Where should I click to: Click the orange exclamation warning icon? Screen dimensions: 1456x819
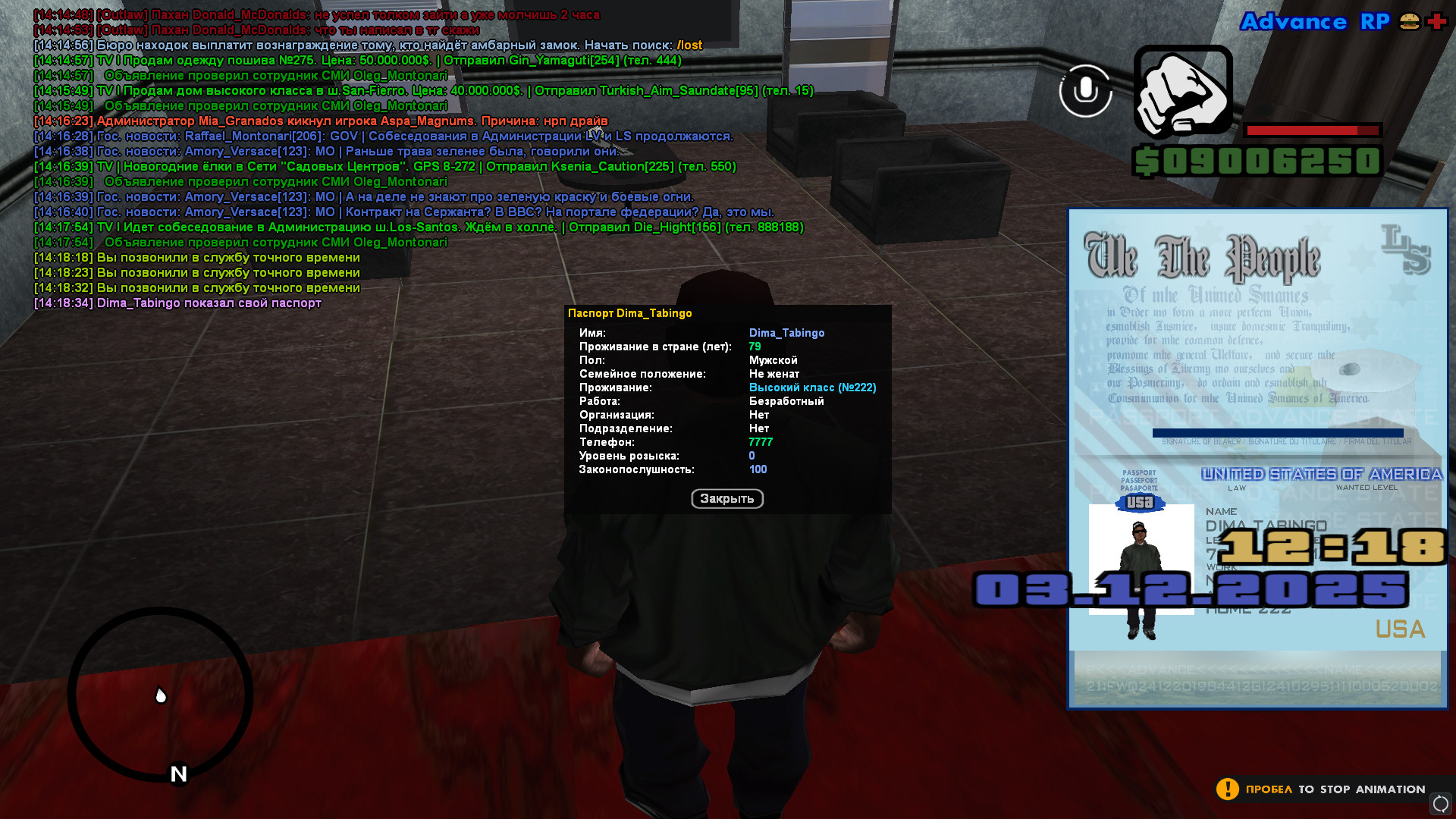[x=1228, y=789]
